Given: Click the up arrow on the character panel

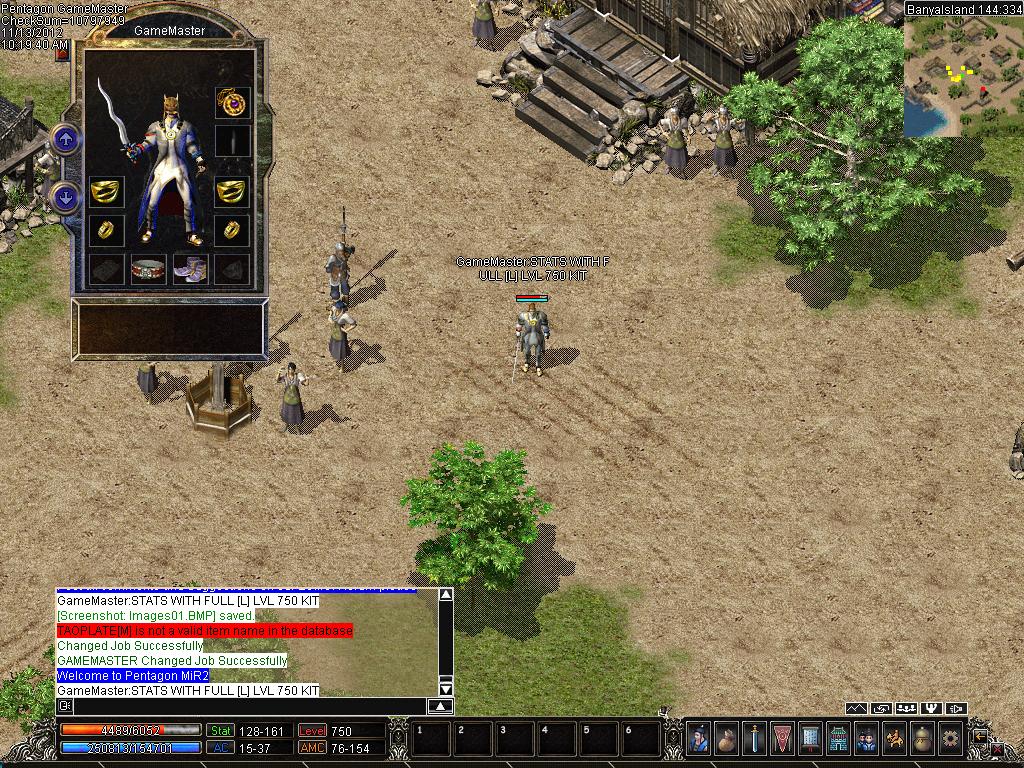Looking at the screenshot, I should click(x=66, y=139).
